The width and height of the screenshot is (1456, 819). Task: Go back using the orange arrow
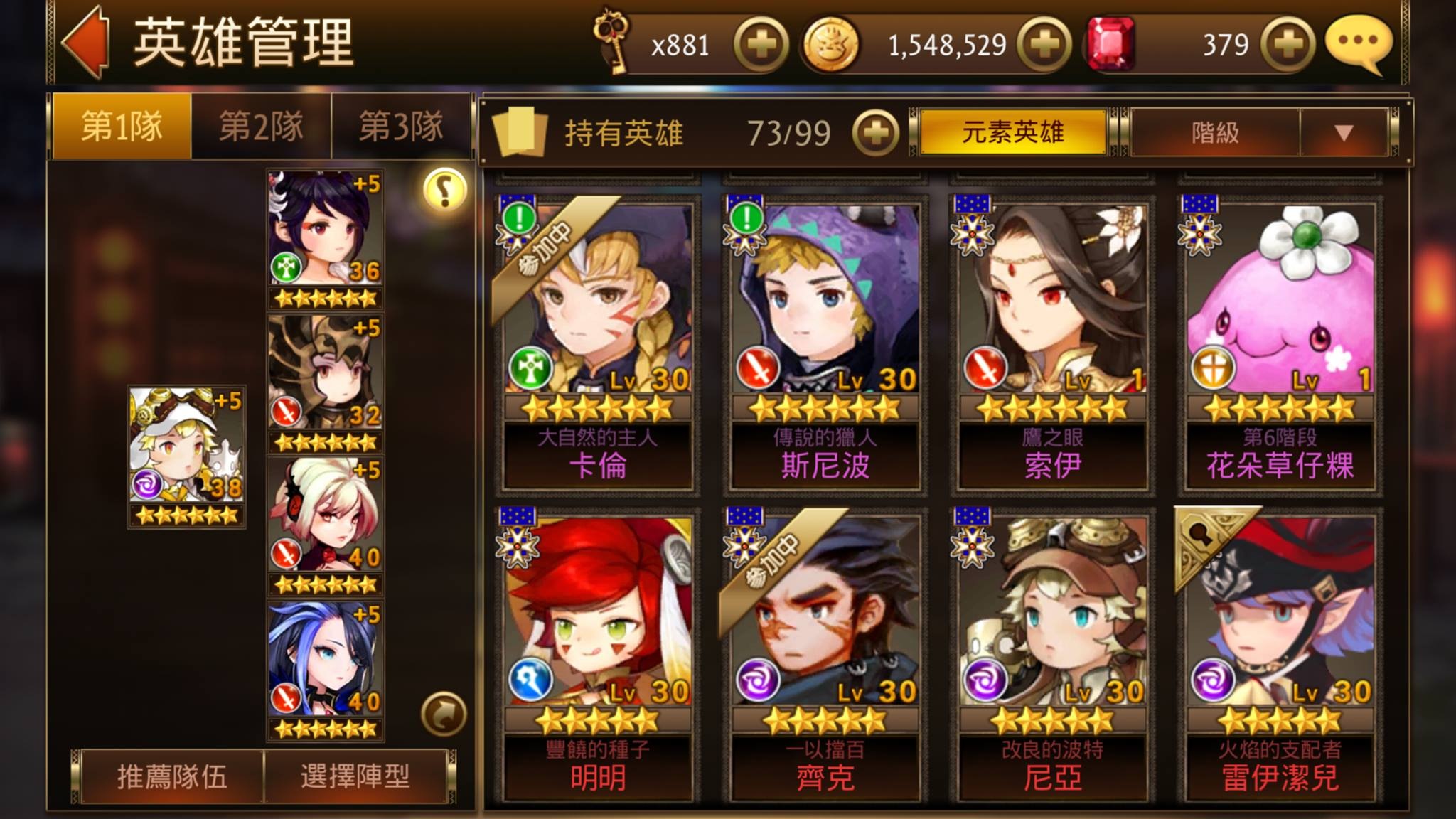point(87,43)
